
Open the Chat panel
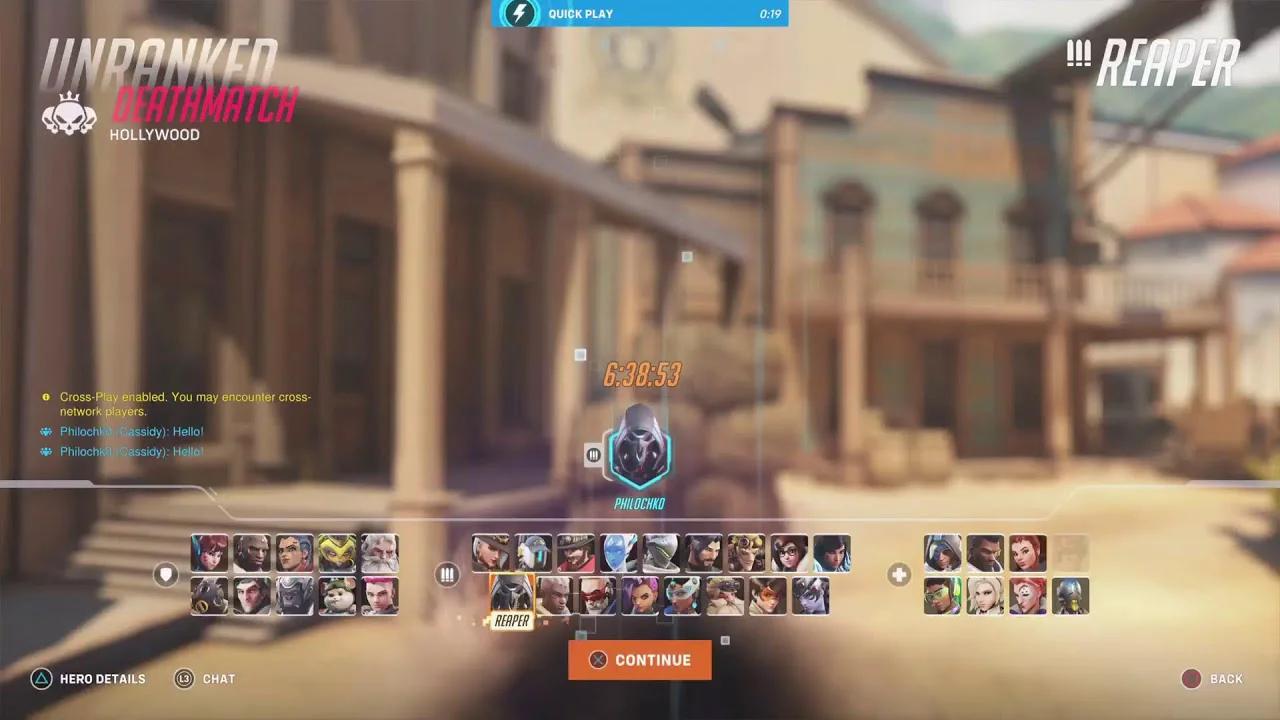tap(184, 679)
